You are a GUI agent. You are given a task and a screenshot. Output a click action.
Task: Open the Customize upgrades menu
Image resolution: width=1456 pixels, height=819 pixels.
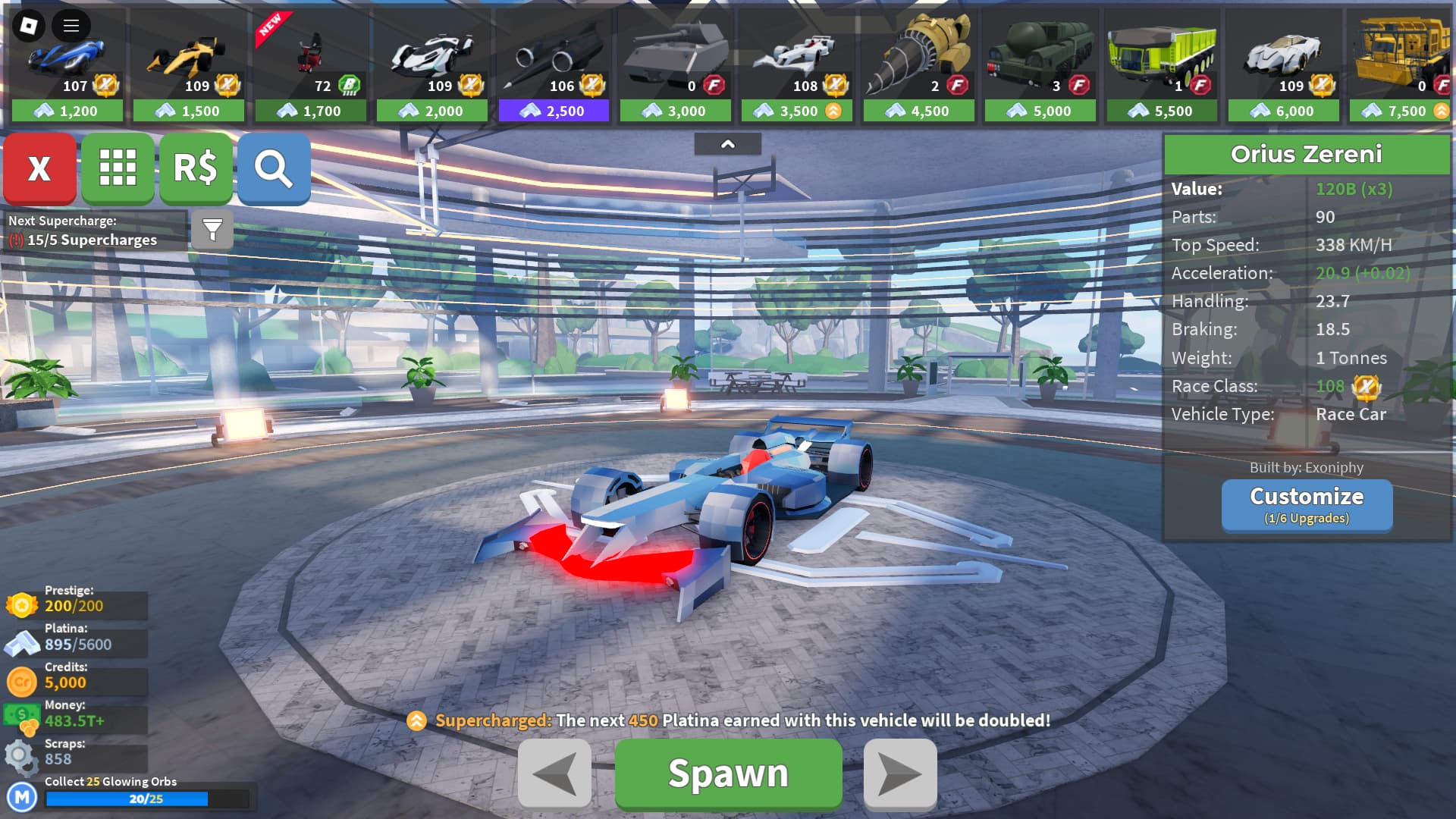coord(1307,505)
